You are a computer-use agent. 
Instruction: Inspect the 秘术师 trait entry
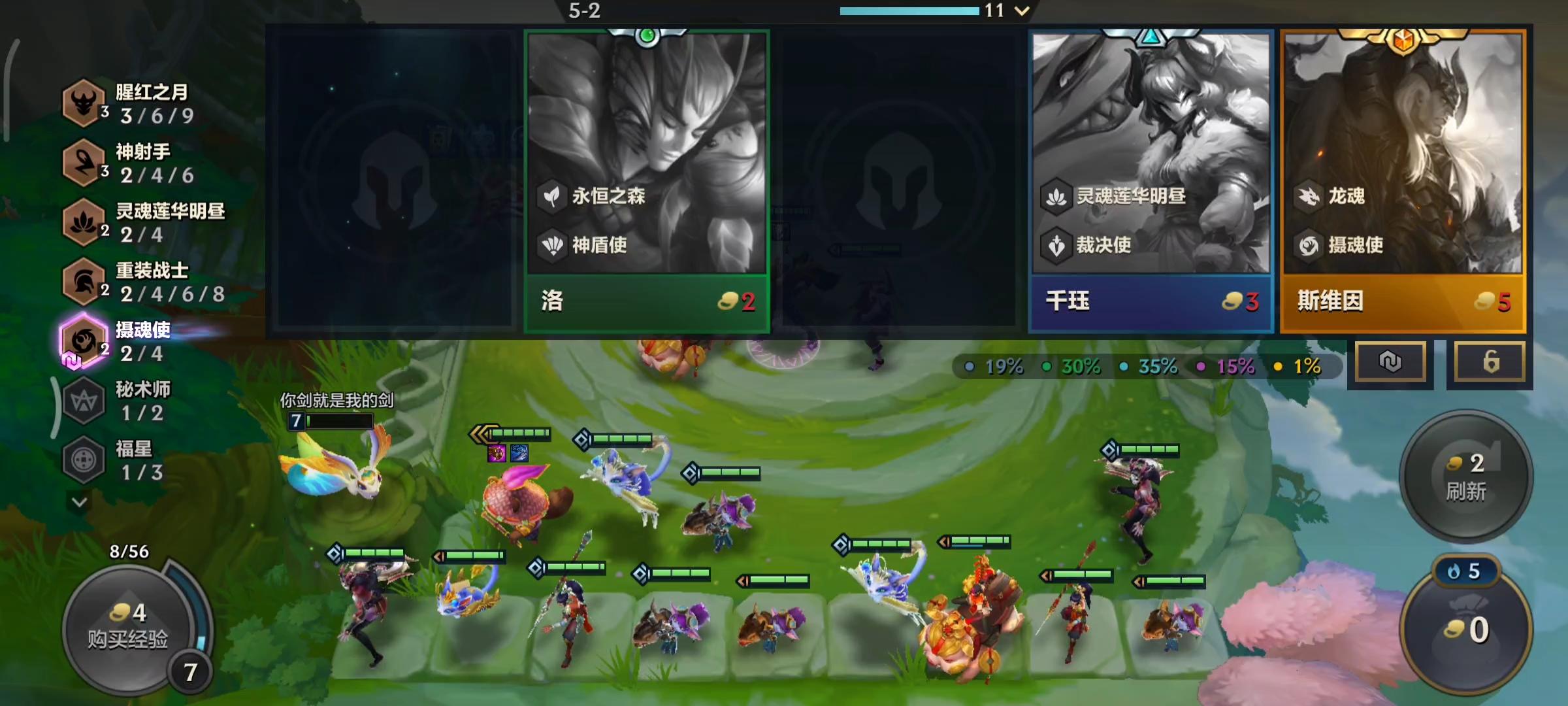[x=84, y=401]
